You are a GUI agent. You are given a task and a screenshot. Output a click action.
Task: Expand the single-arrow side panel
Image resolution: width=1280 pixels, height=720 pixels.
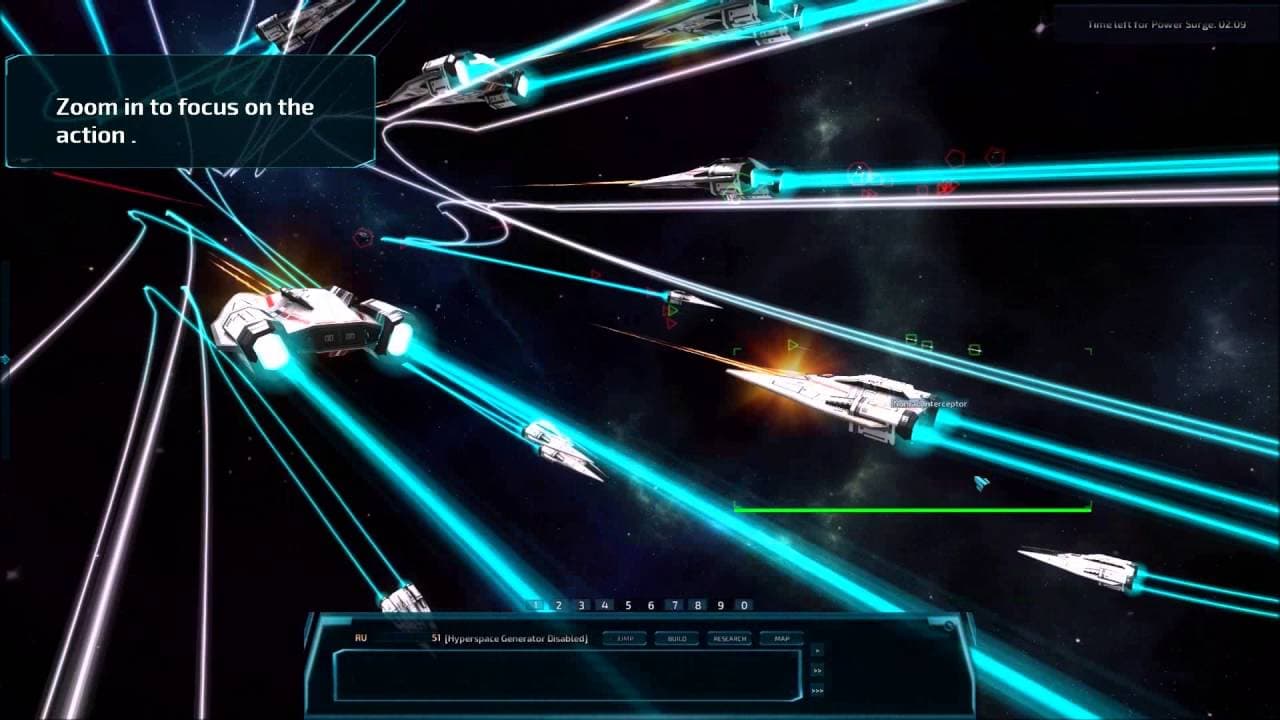pyautogui.click(x=817, y=650)
